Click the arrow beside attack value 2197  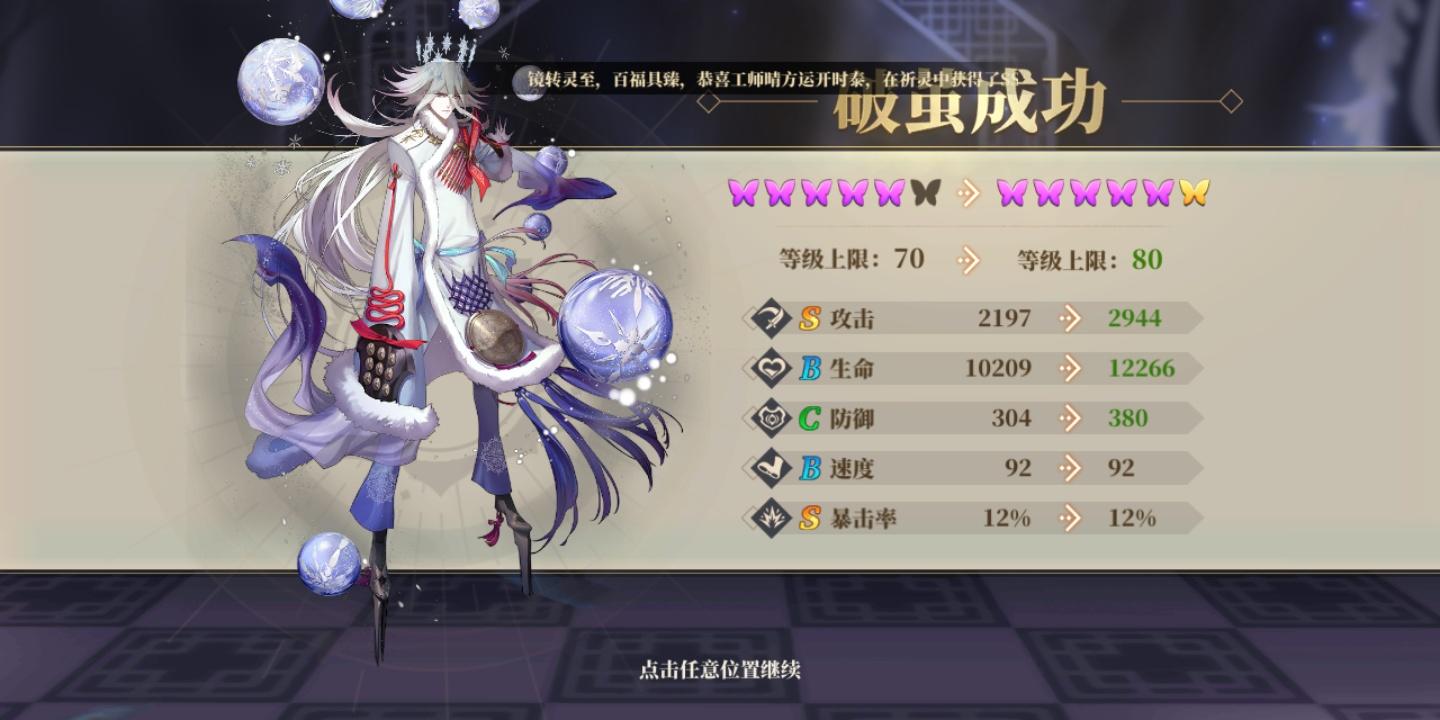[x=1069, y=318]
